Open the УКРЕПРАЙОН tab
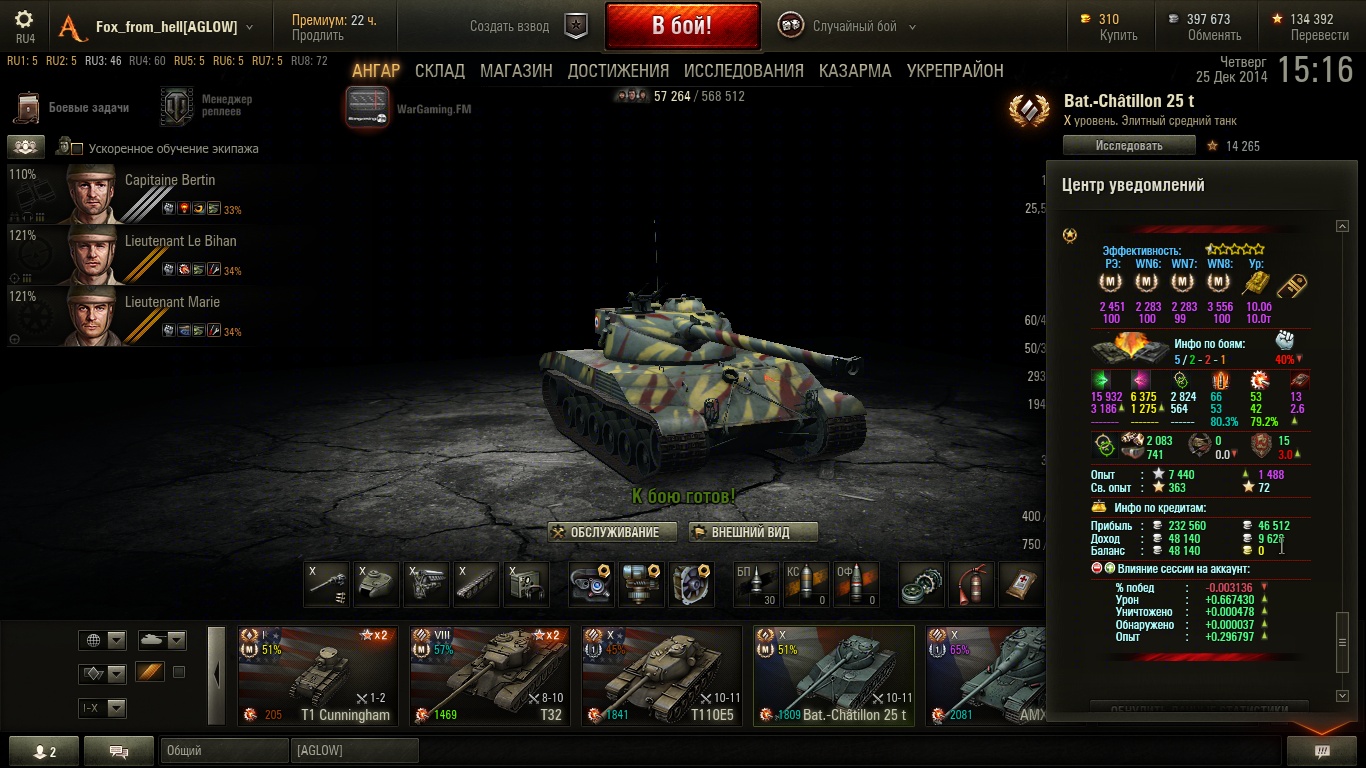The image size is (1366, 768). tap(955, 71)
